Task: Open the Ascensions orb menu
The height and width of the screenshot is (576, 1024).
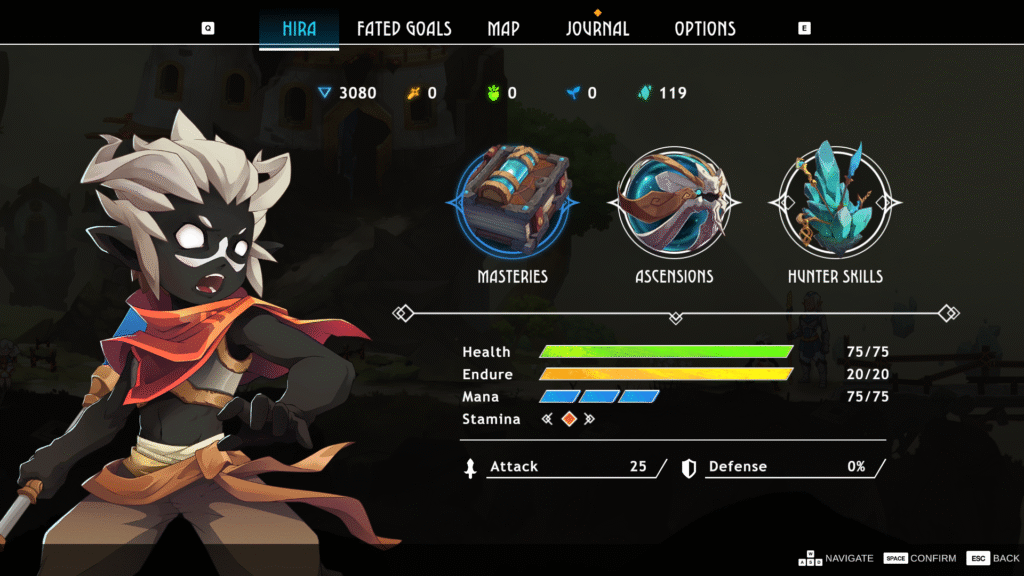Action: [x=674, y=201]
